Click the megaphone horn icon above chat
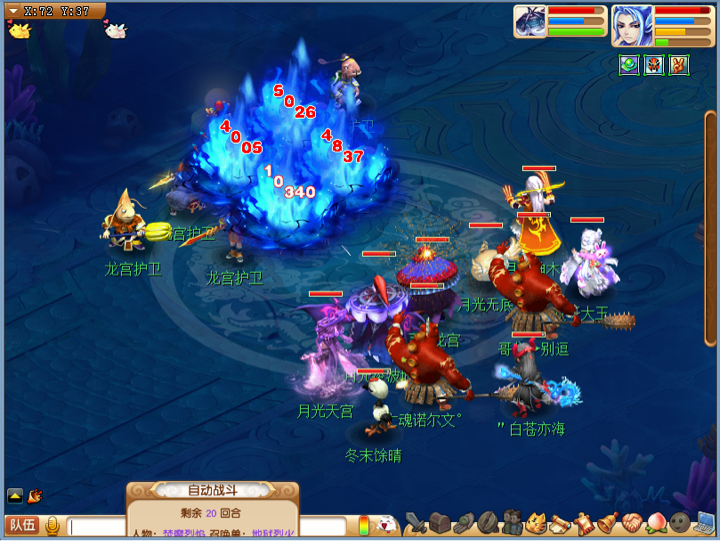Screen dimensions: 720x541 (x=35, y=494)
